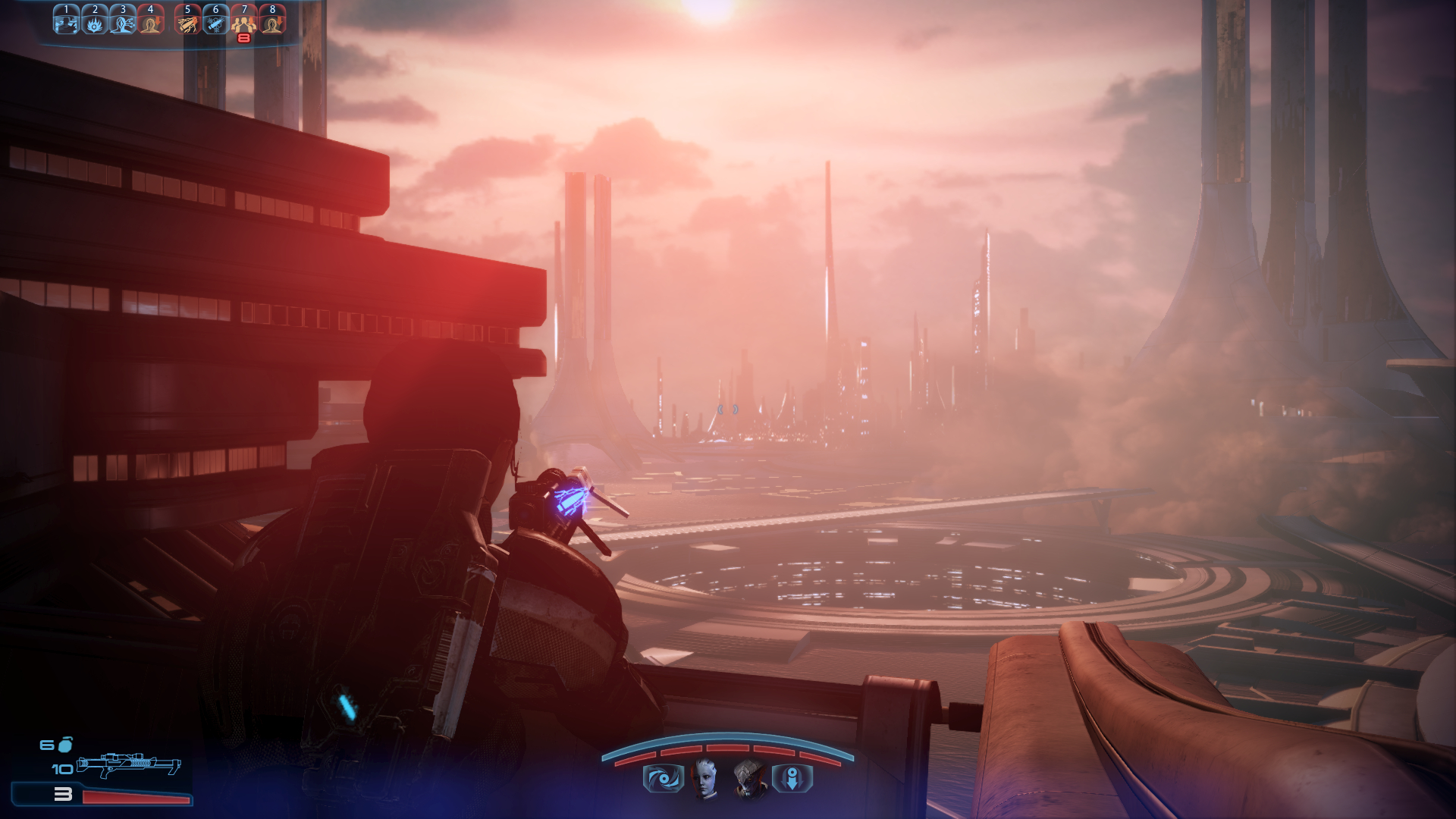Trigger the slot 3 head-network power
Screen dimensions: 1456x819
[123, 20]
